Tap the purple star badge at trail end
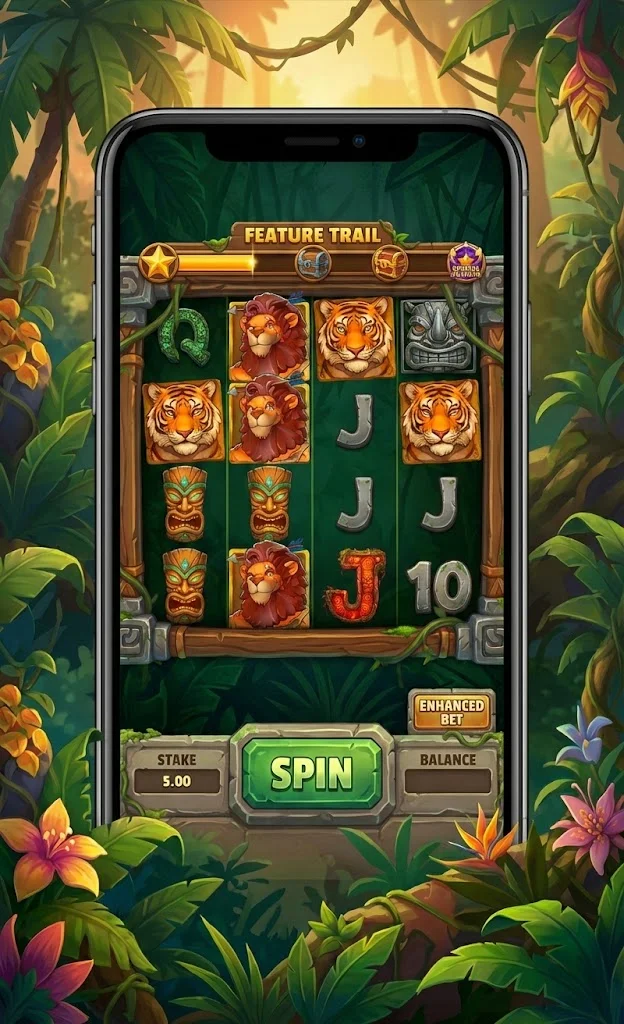Screen dimensions: 624x1024 [465, 262]
